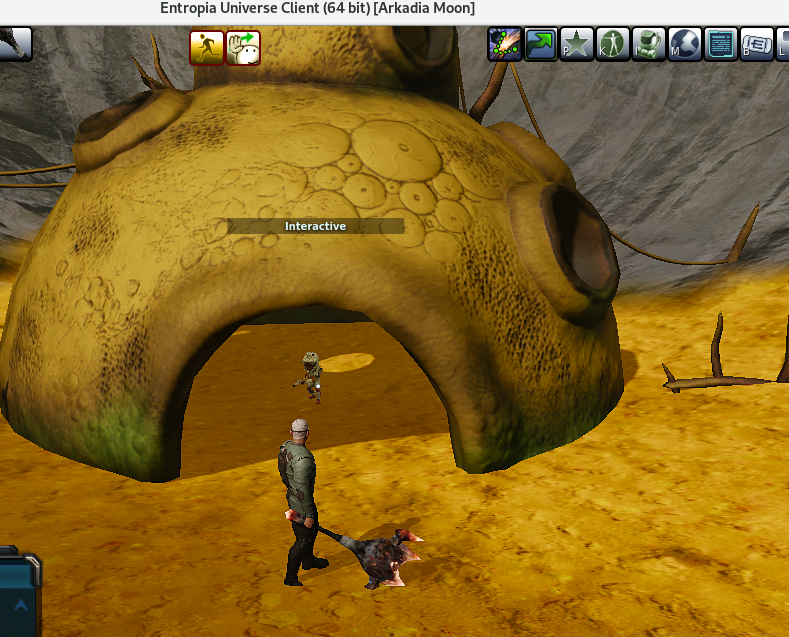Show the skills body figure panel
The width and height of the screenshot is (789, 637).
[613, 44]
